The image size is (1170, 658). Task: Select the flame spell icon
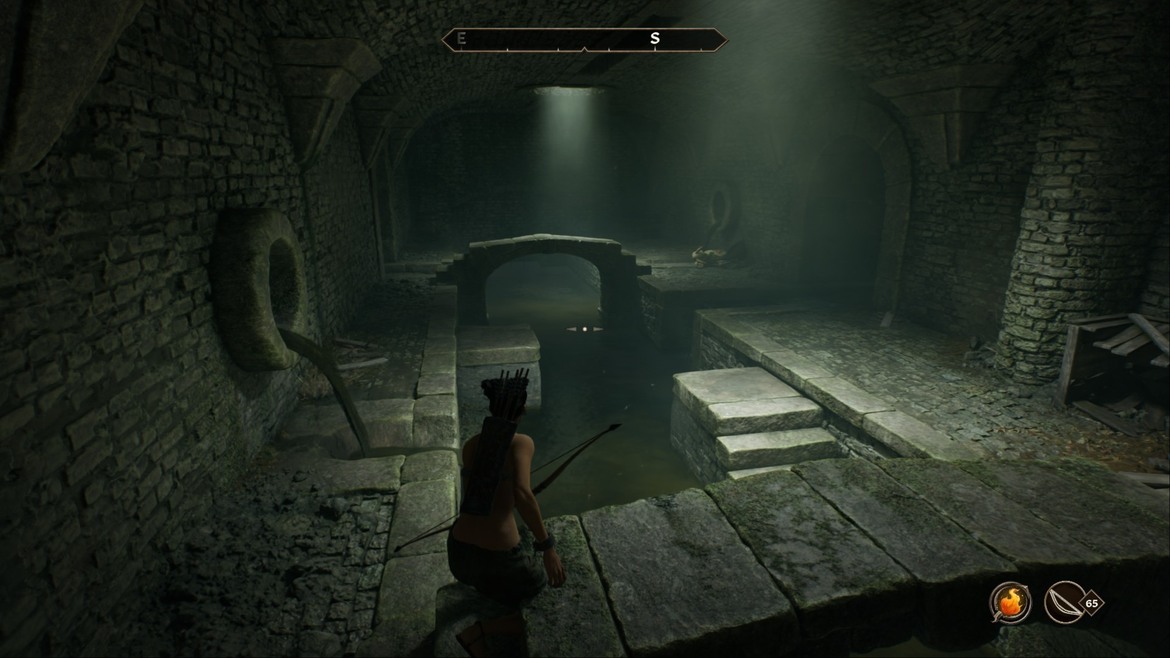click(x=1010, y=603)
